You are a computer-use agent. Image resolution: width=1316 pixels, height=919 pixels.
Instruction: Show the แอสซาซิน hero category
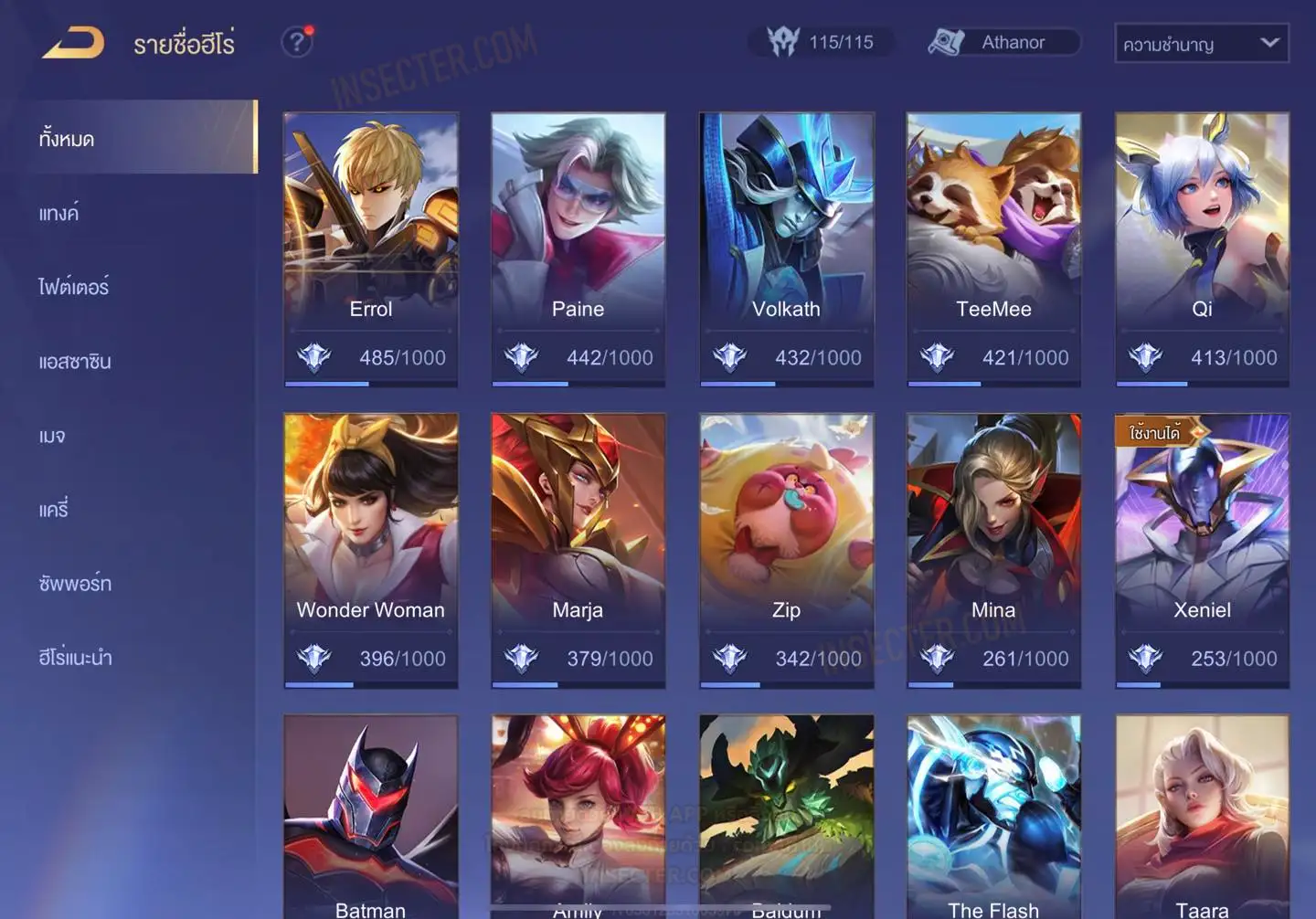(75, 362)
